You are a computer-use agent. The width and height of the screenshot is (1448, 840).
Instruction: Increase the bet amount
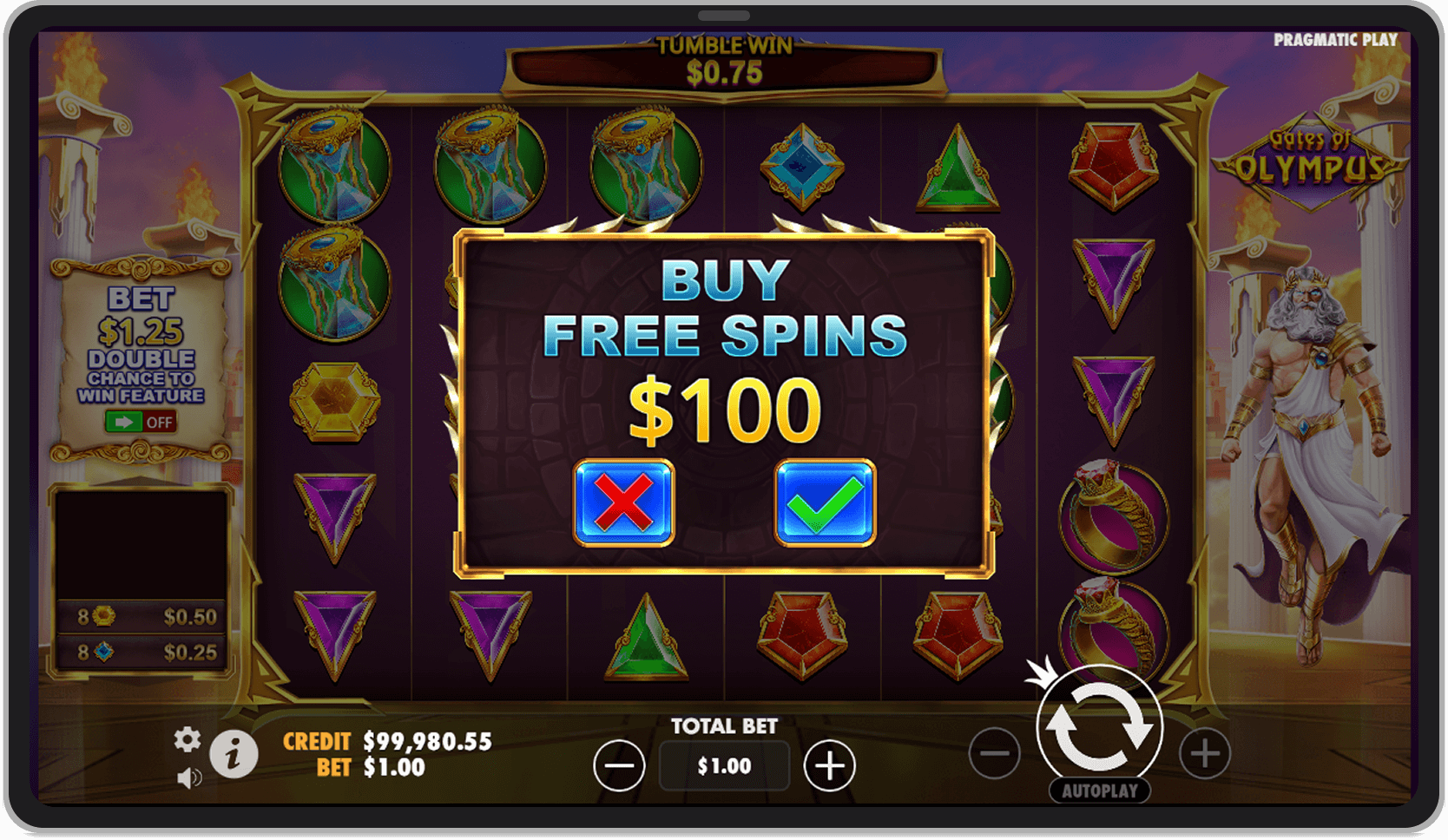pos(829,765)
